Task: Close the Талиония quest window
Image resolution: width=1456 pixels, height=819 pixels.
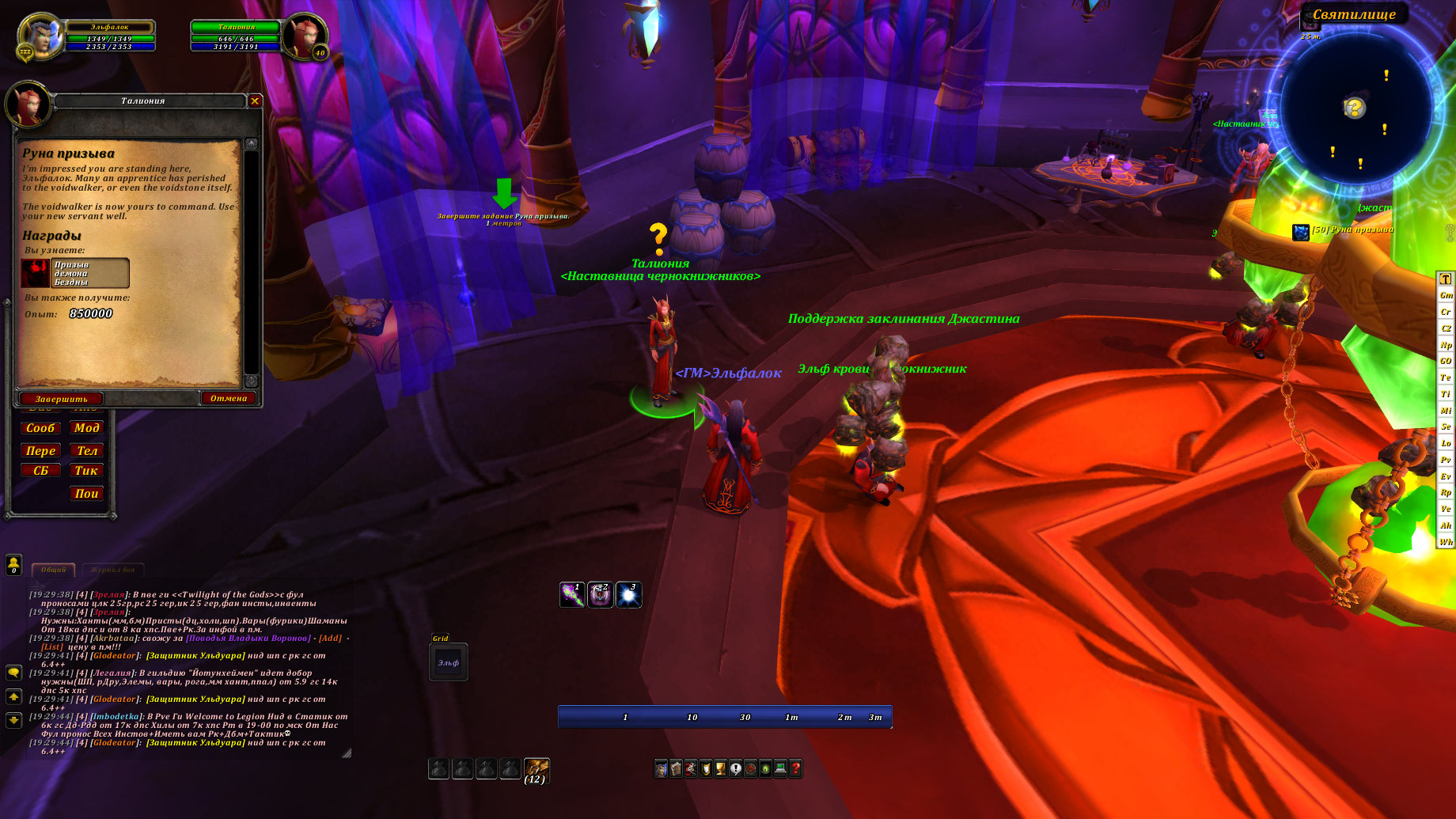Action: tap(255, 101)
